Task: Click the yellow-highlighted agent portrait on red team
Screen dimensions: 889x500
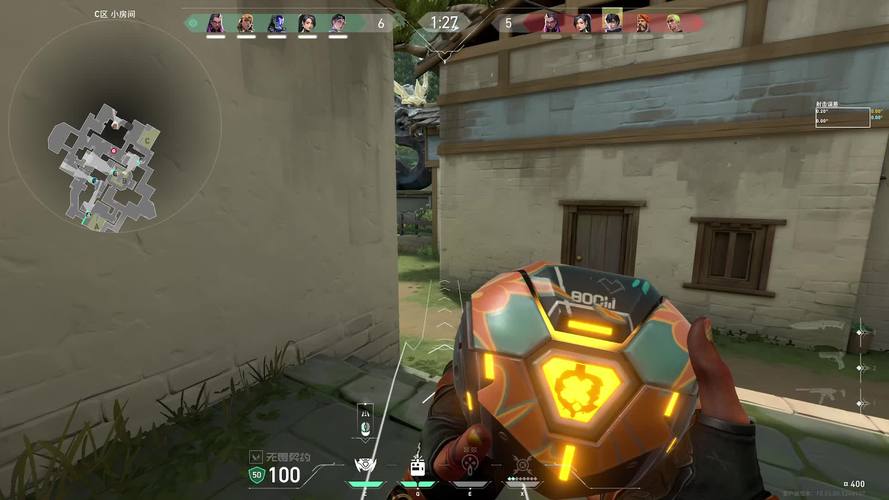Action: tap(612, 22)
